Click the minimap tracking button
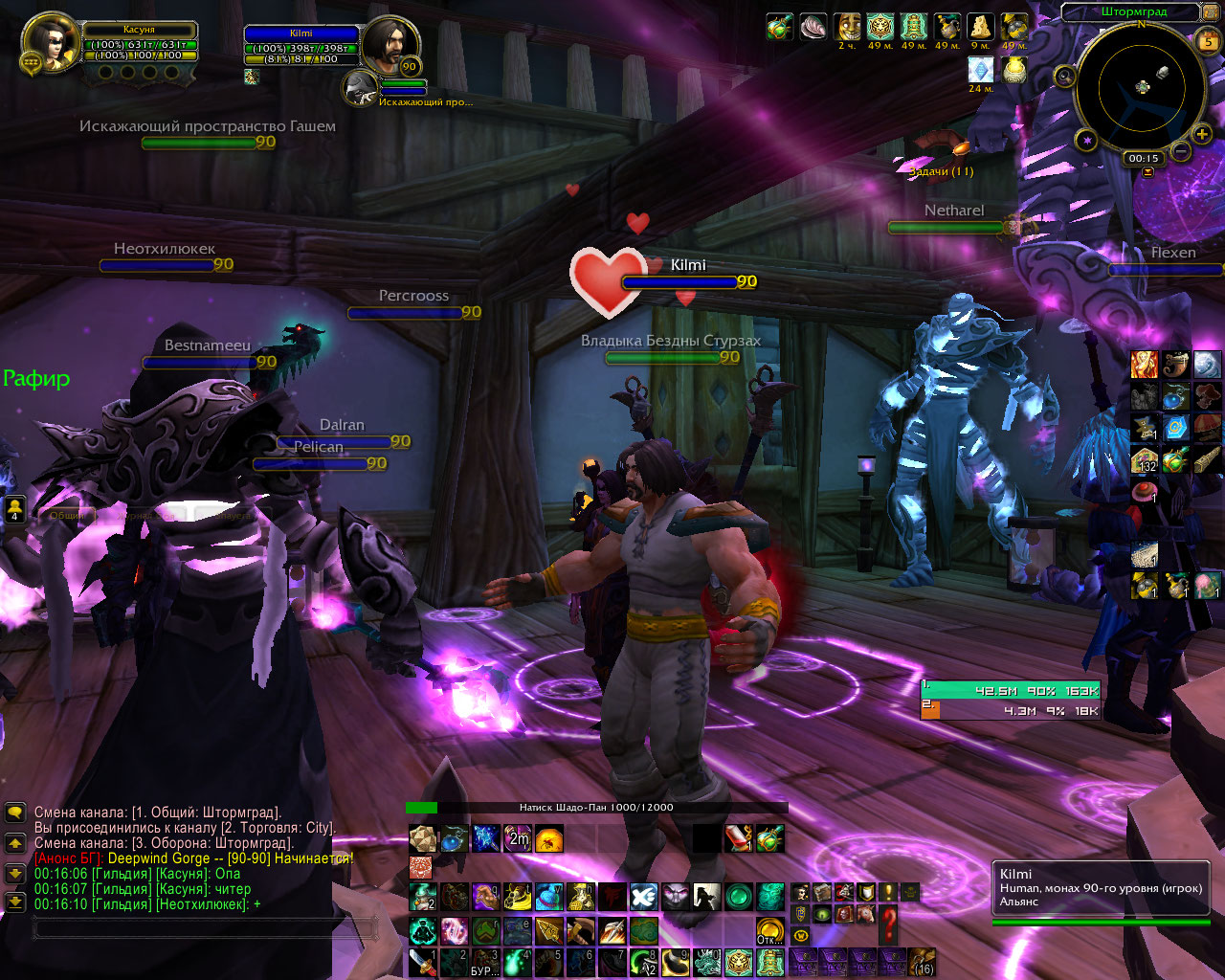The height and width of the screenshot is (980, 1225). click(x=1064, y=77)
